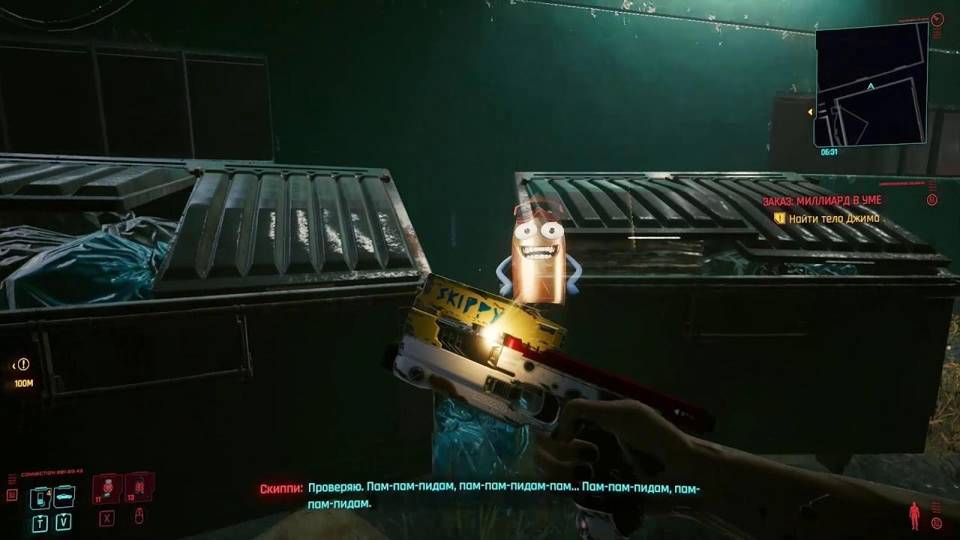
Task: Open the phone quick-slot icon
Action: pyautogui.click(x=41, y=497)
